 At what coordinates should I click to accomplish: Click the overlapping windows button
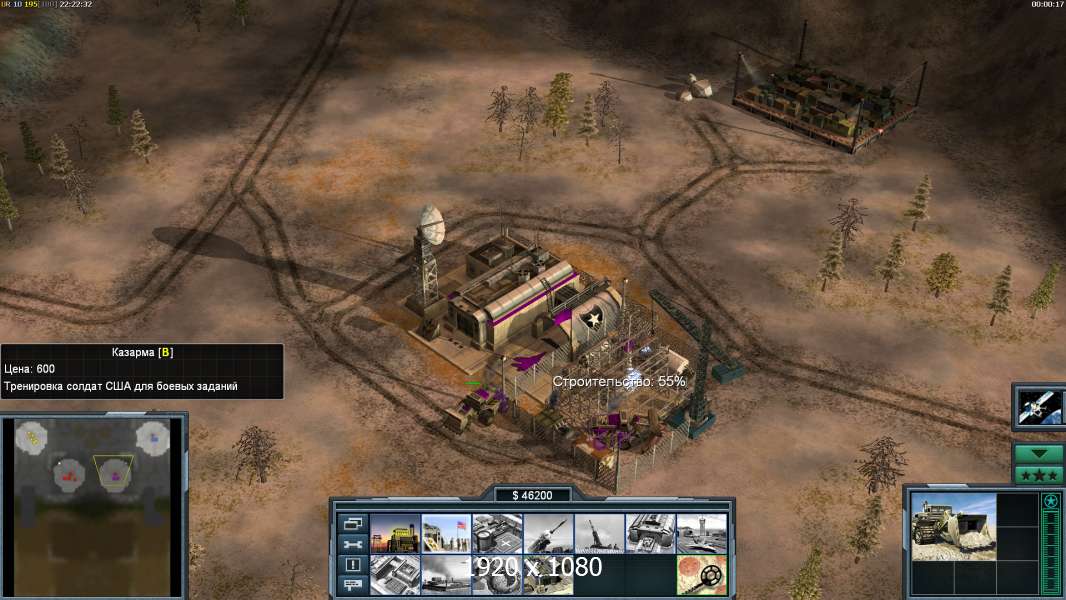tap(352, 523)
